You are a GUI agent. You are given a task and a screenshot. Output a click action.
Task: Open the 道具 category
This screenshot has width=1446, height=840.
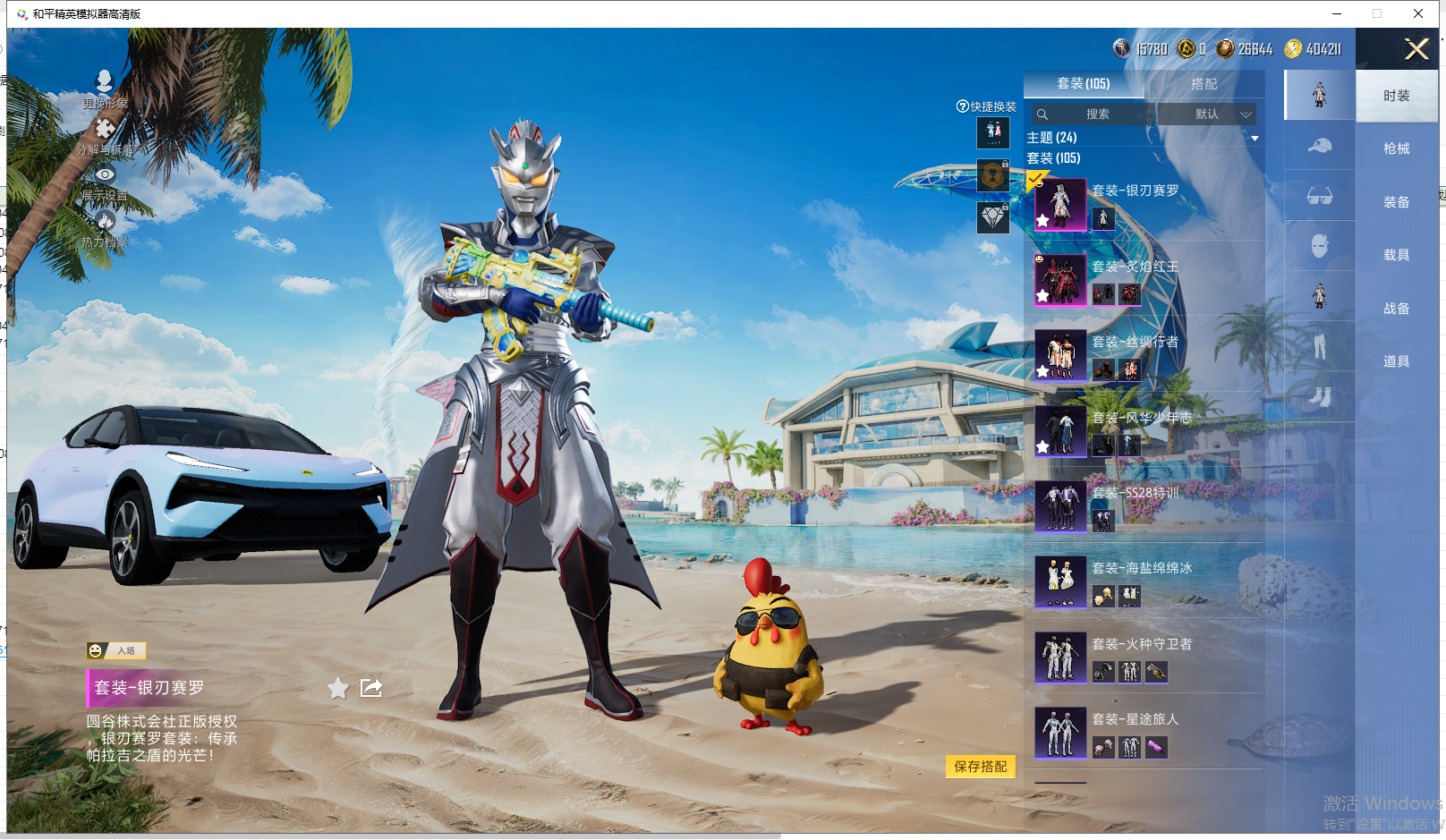click(x=1396, y=361)
